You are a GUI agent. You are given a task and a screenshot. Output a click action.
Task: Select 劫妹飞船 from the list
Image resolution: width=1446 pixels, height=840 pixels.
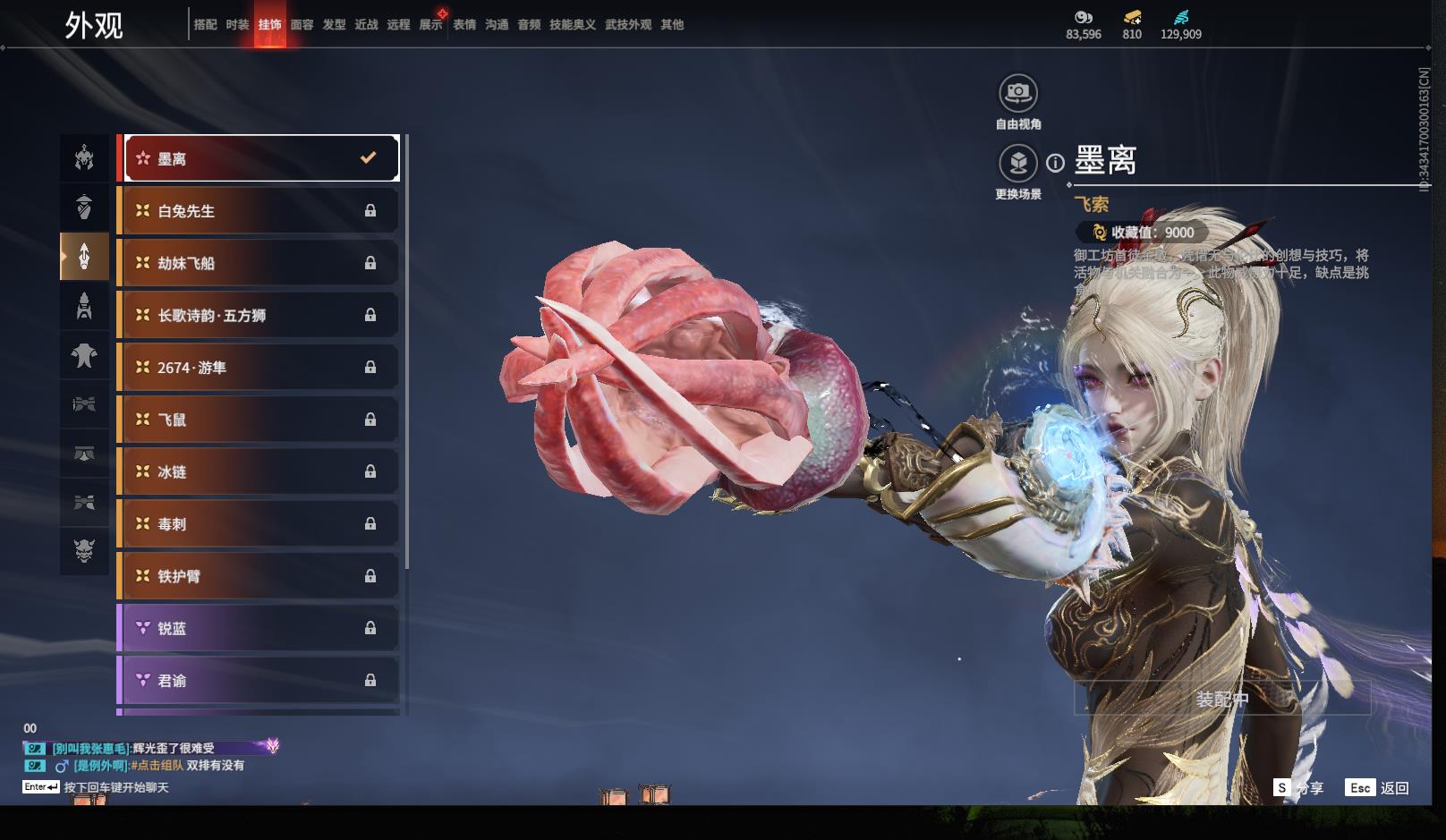[260, 263]
